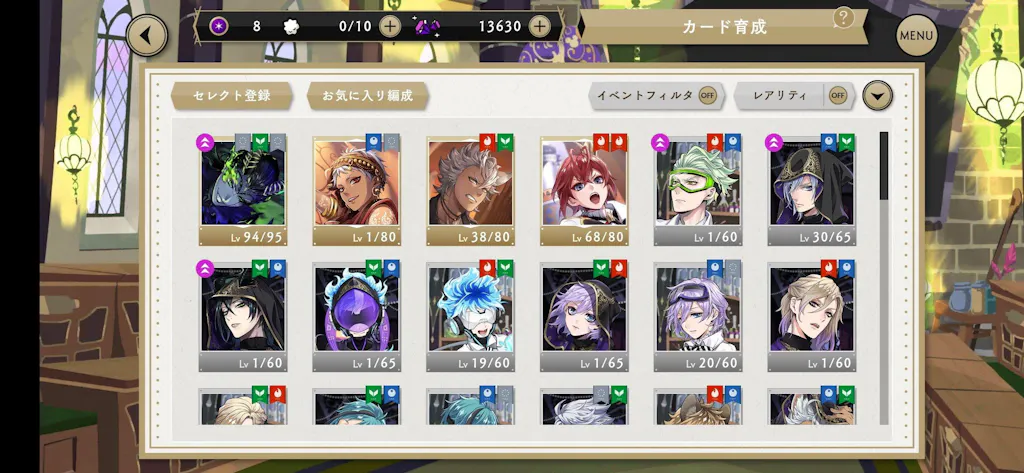Select the Lv 1/80 card
The height and width of the screenshot is (473, 1024).
click(x=356, y=190)
